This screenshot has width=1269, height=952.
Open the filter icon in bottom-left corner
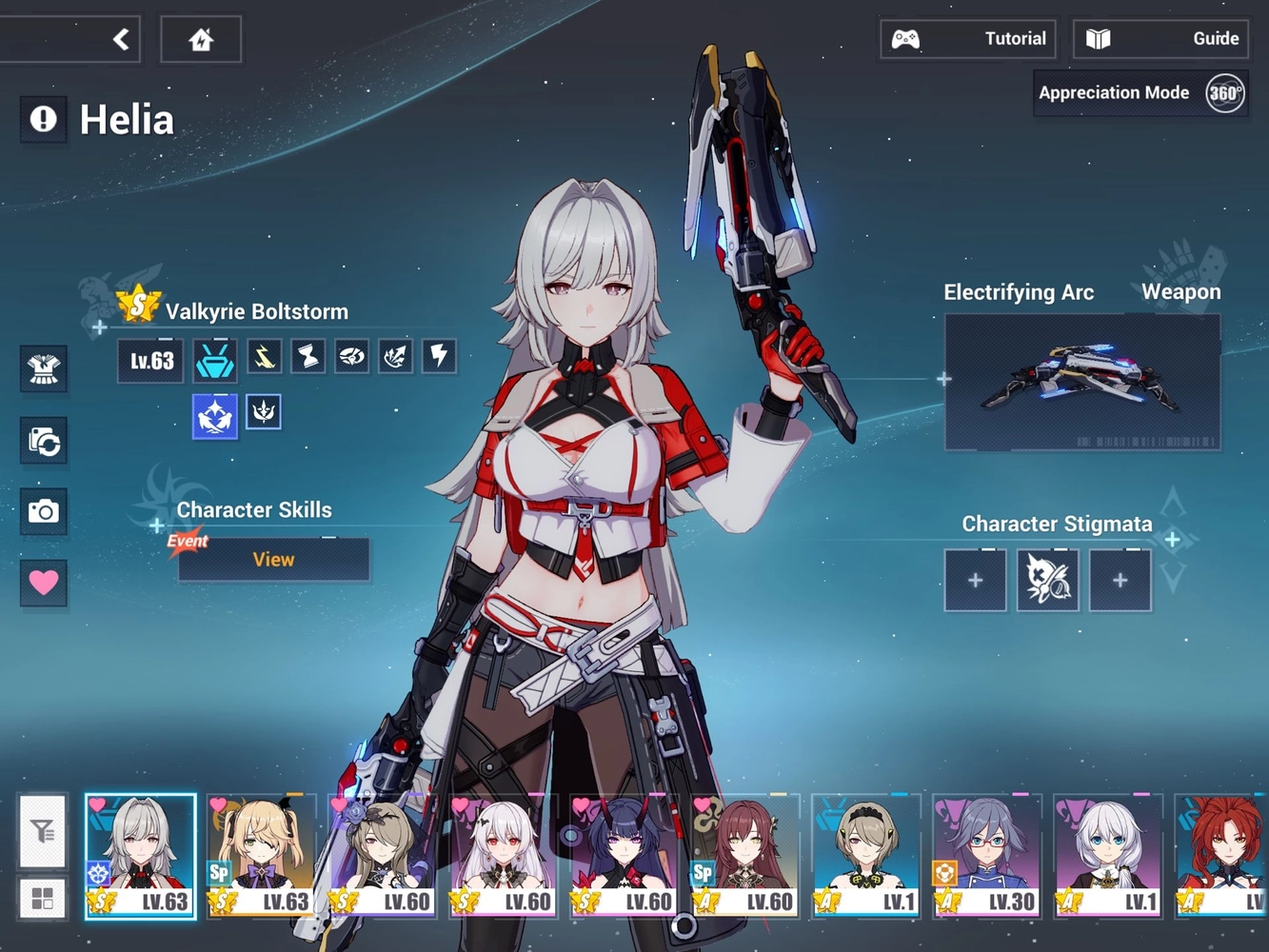point(41,832)
